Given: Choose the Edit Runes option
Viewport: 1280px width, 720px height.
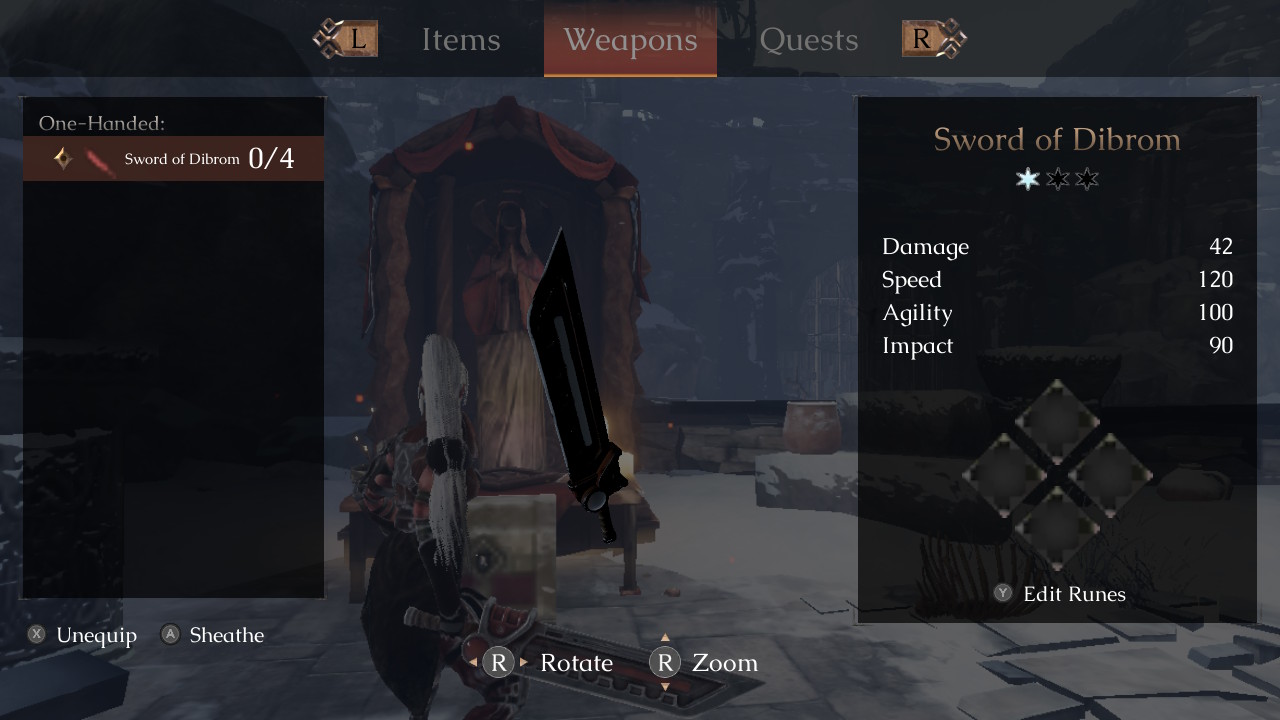Looking at the screenshot, I should pyautogui.click(x=1060, y=594).
